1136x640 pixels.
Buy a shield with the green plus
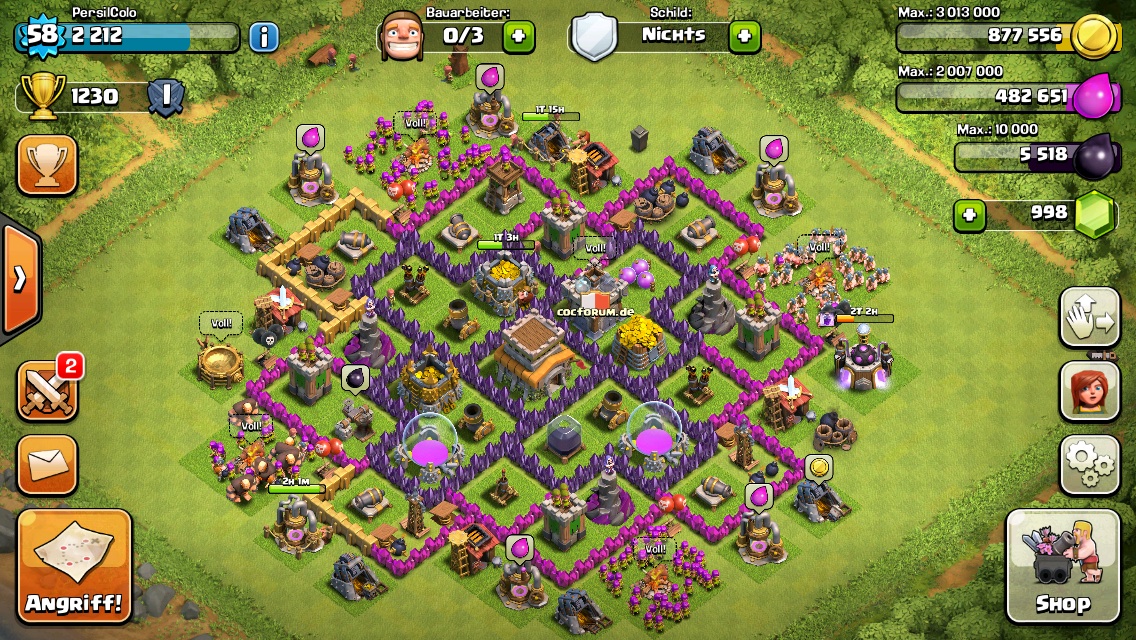click(x=744, y=37)
